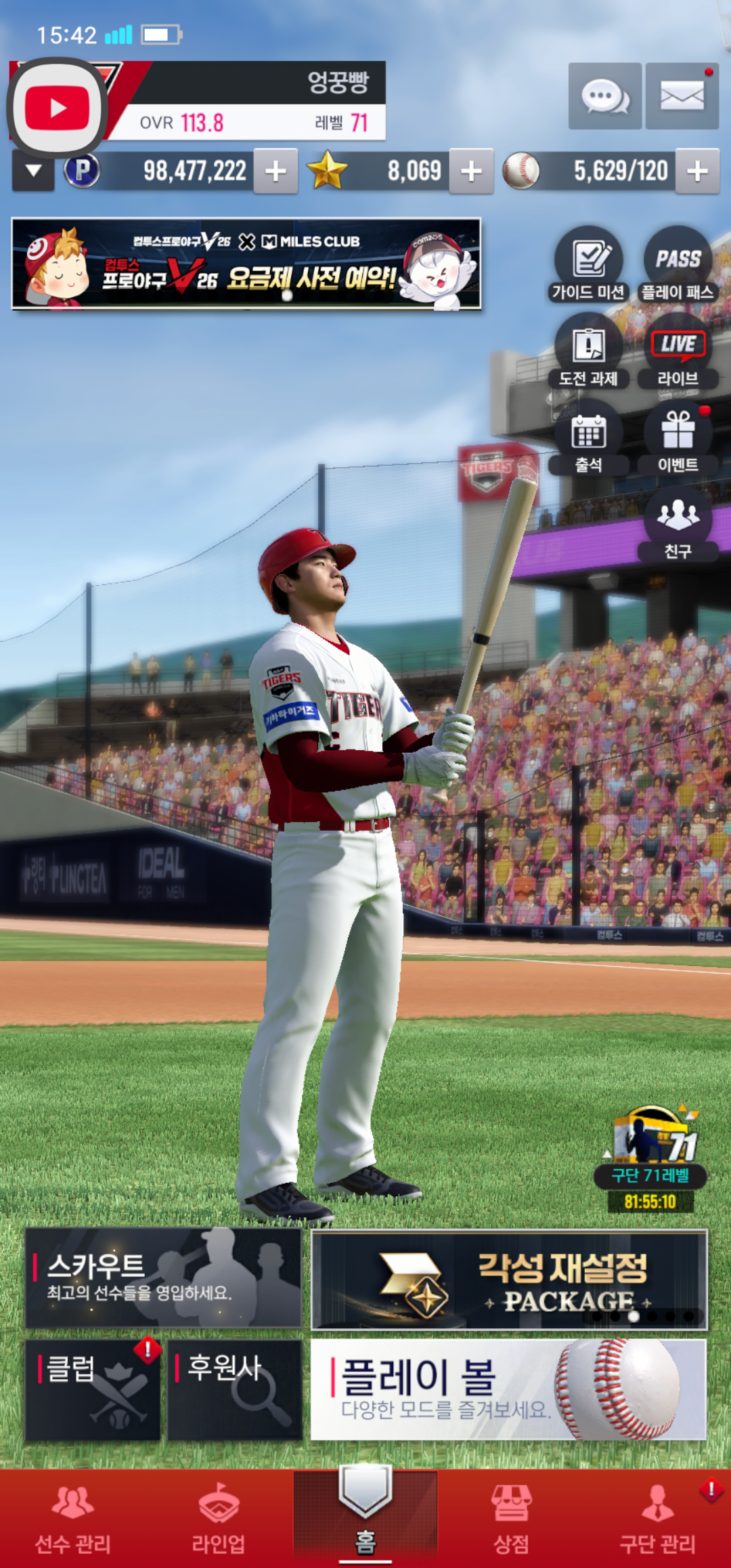Open the 후원사 sponsor menu

point(234,1389)
